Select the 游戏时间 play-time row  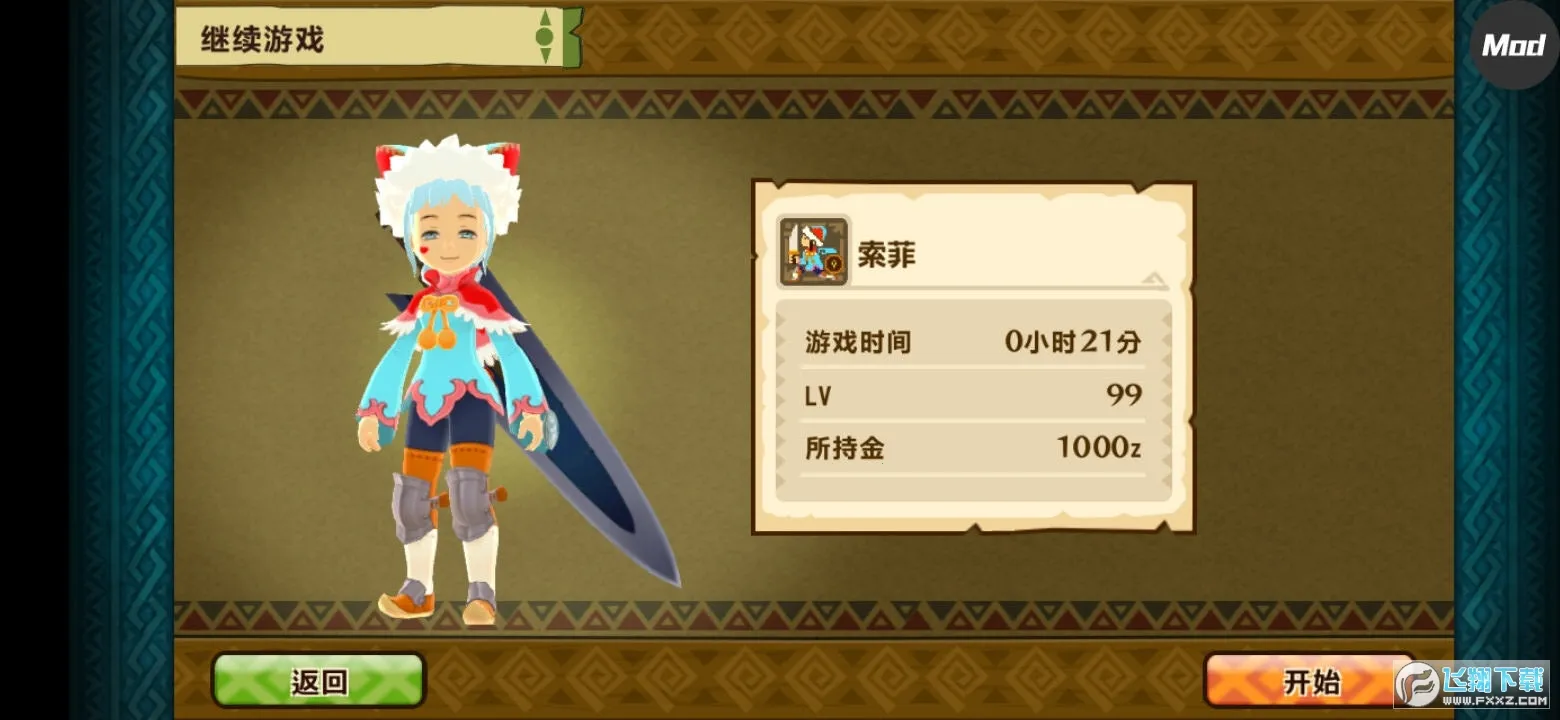tap(970, 340)
